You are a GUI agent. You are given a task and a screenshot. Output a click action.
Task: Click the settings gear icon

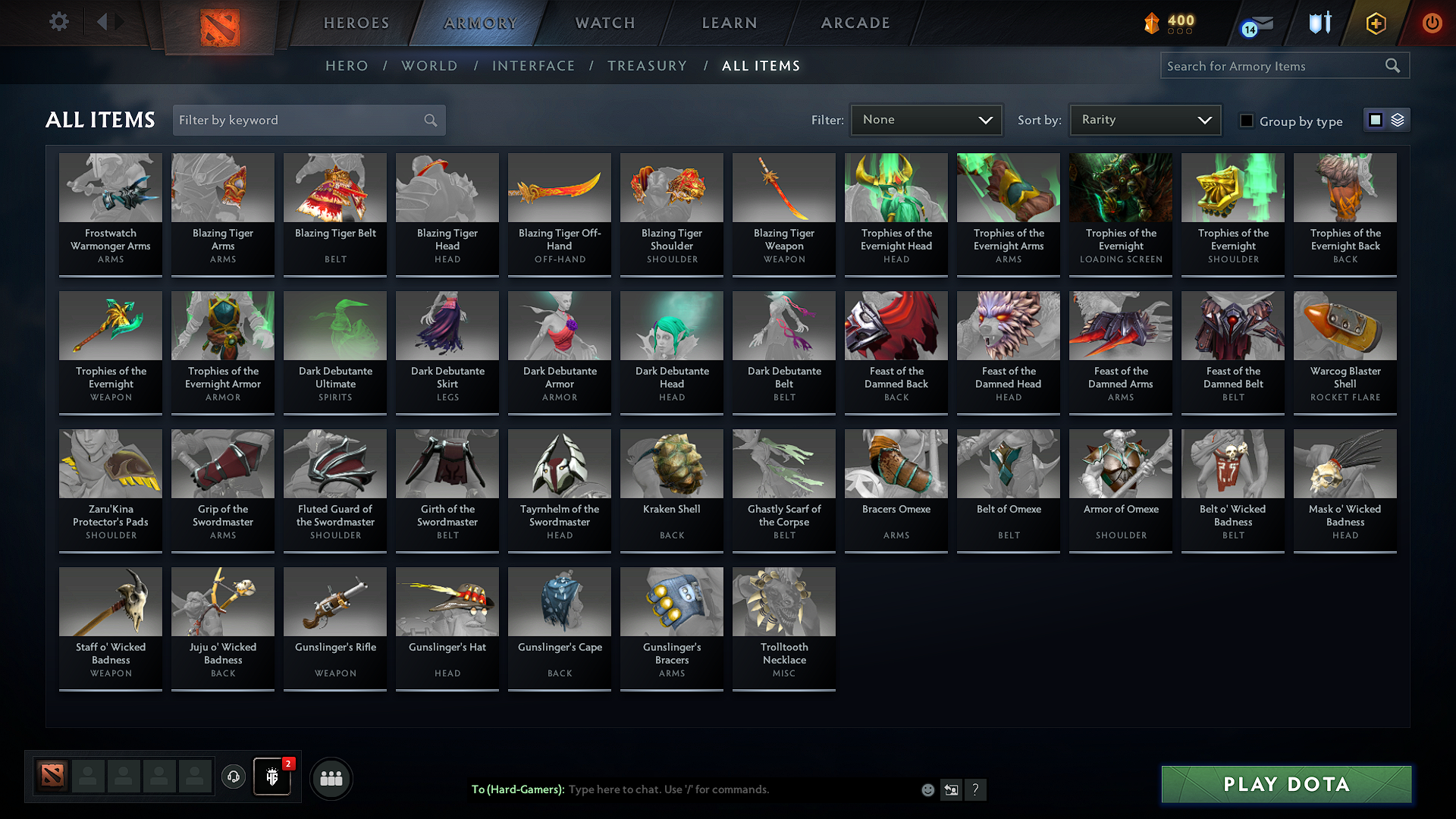58,21
